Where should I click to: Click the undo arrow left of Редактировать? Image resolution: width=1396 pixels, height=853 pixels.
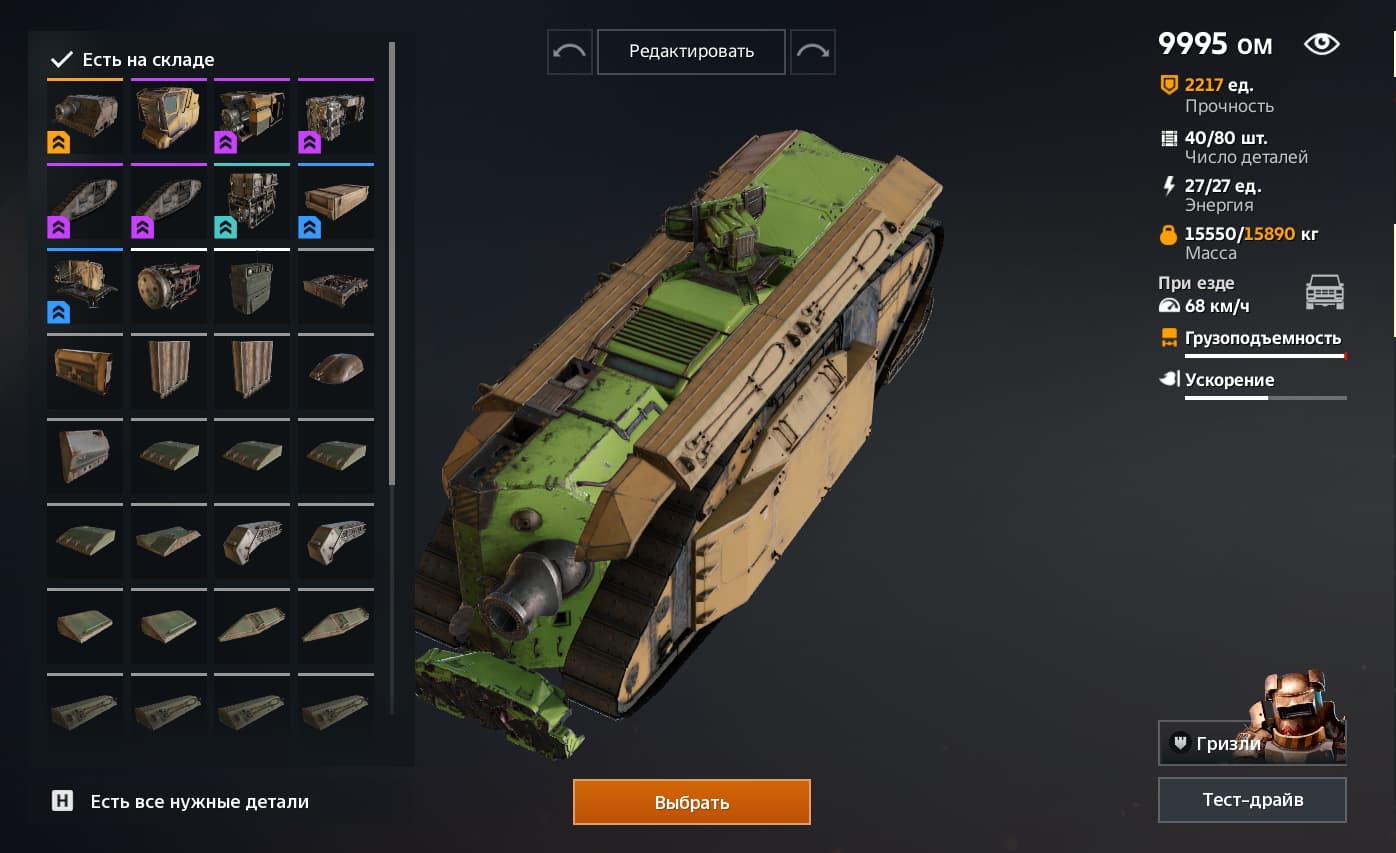569,52
